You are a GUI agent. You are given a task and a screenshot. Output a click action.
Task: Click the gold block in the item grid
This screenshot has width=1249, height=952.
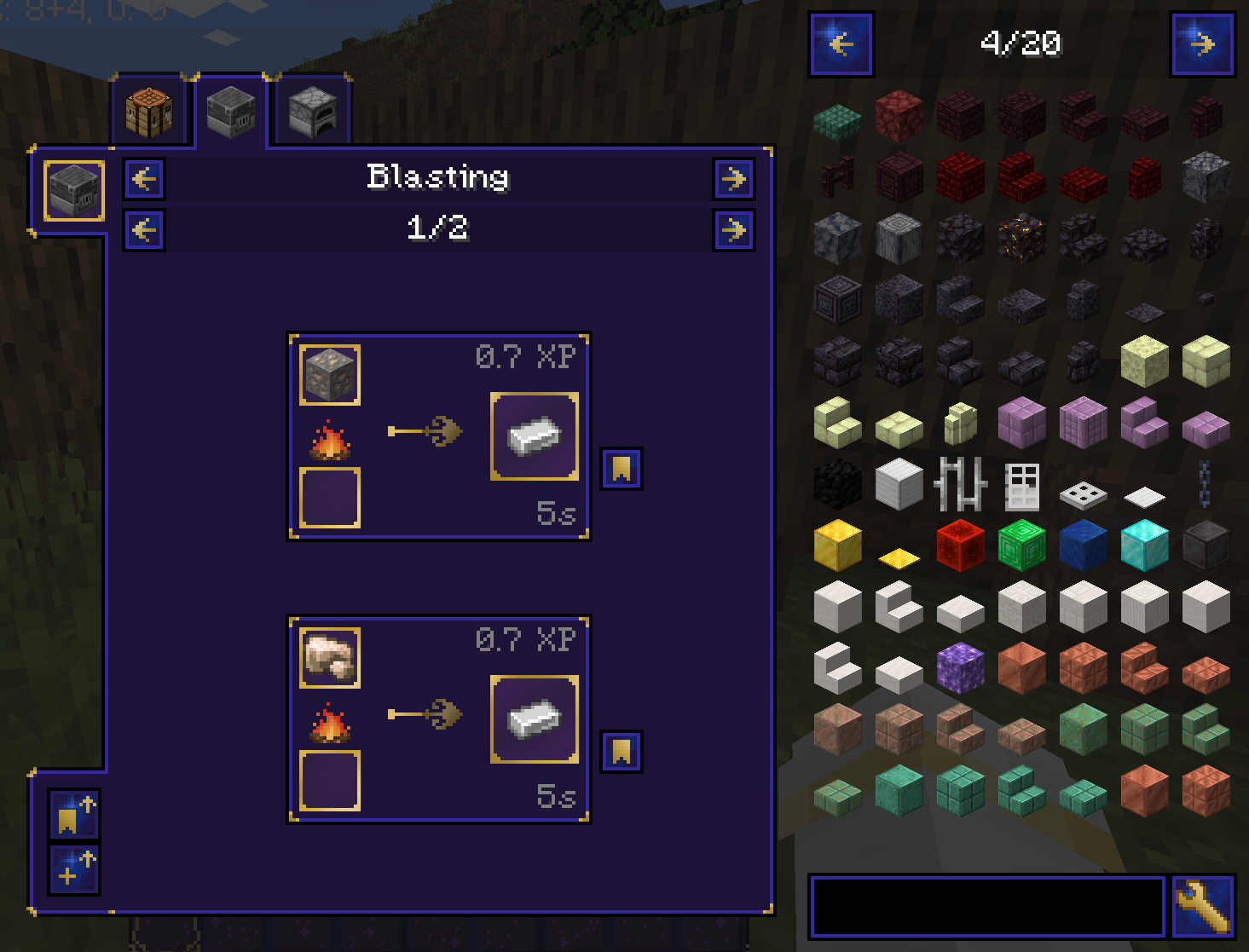point(836,545)
